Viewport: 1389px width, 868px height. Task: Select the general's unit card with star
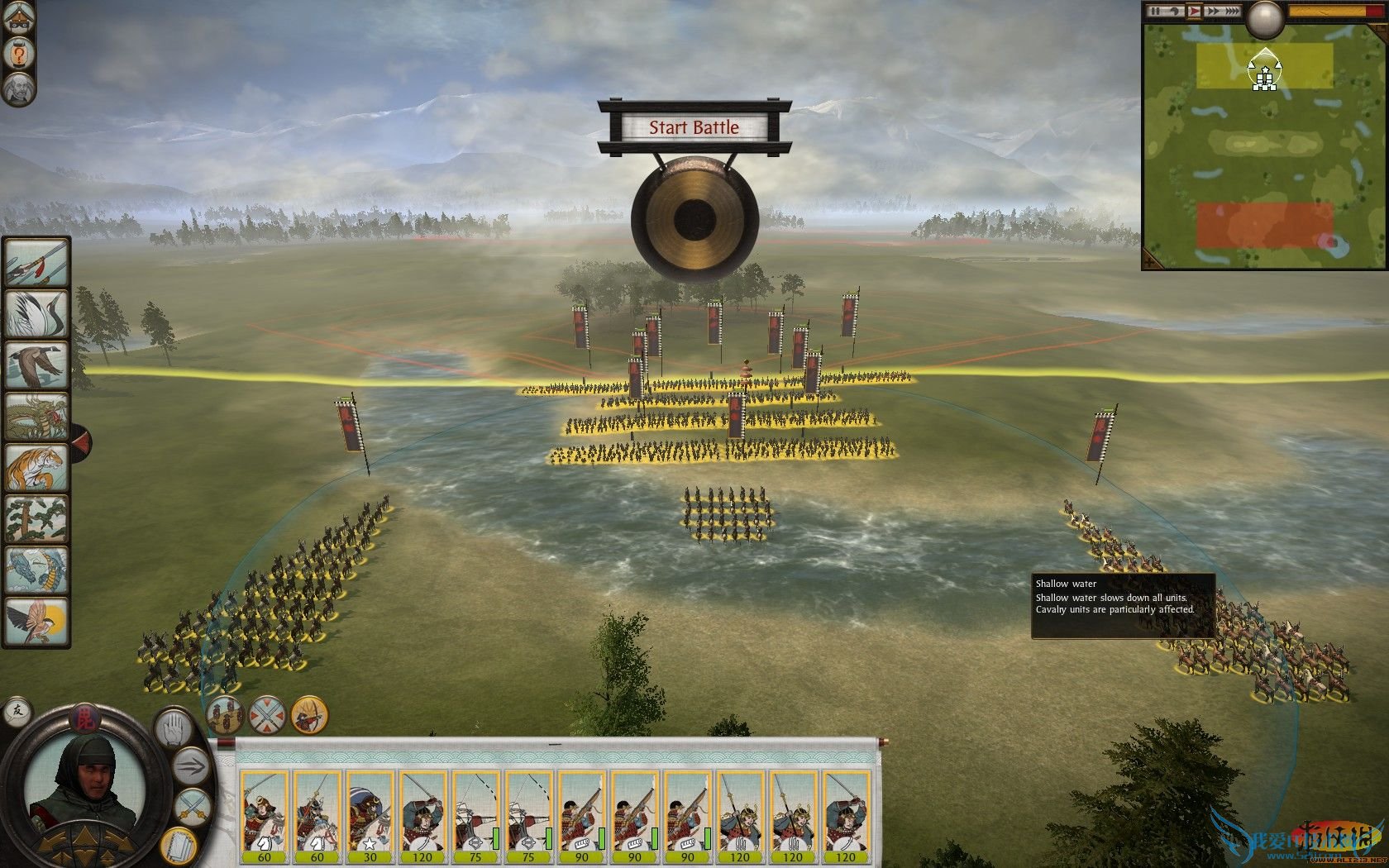tap(369, 812)
